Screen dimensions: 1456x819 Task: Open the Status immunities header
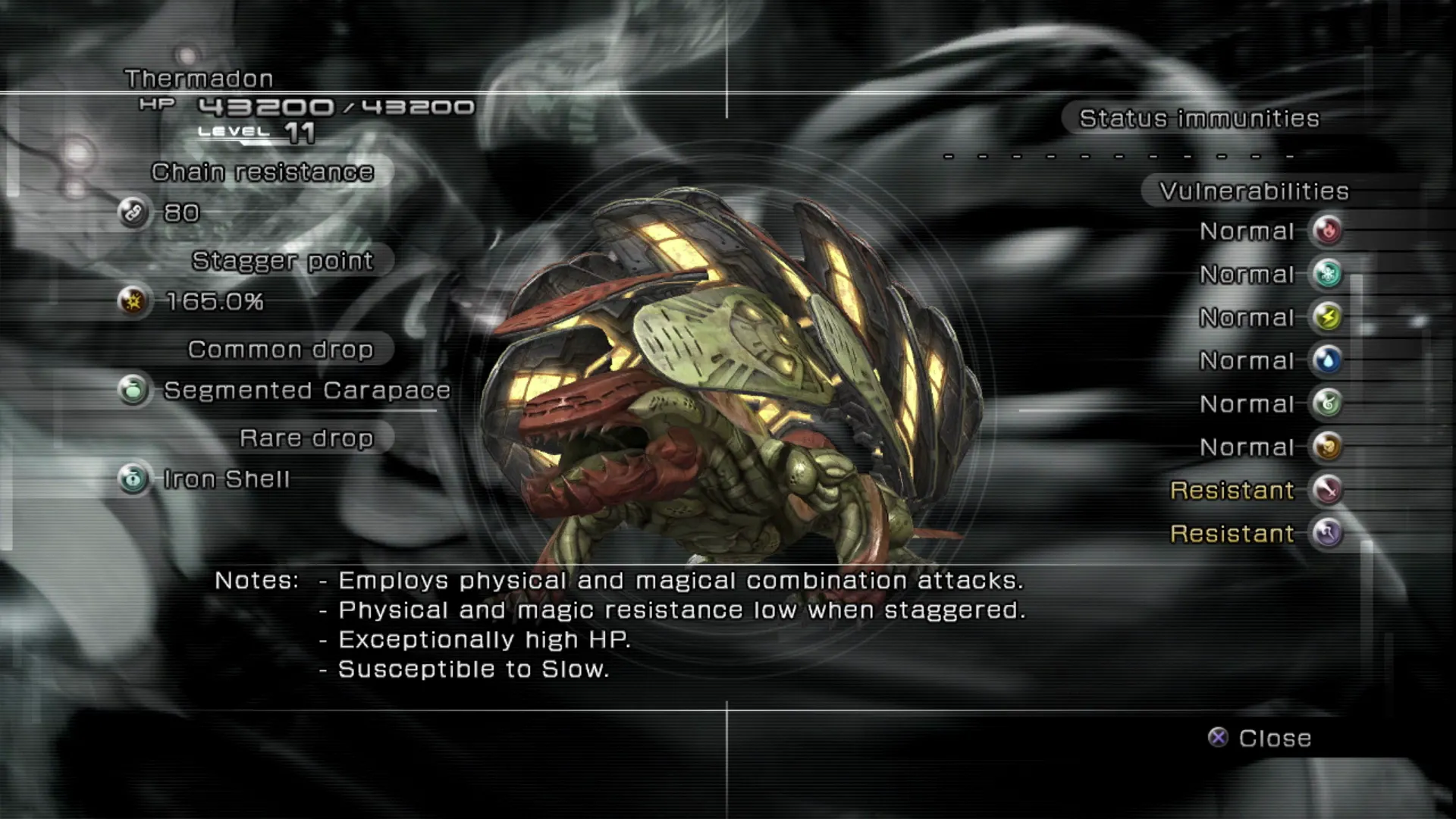point(1199,119)
